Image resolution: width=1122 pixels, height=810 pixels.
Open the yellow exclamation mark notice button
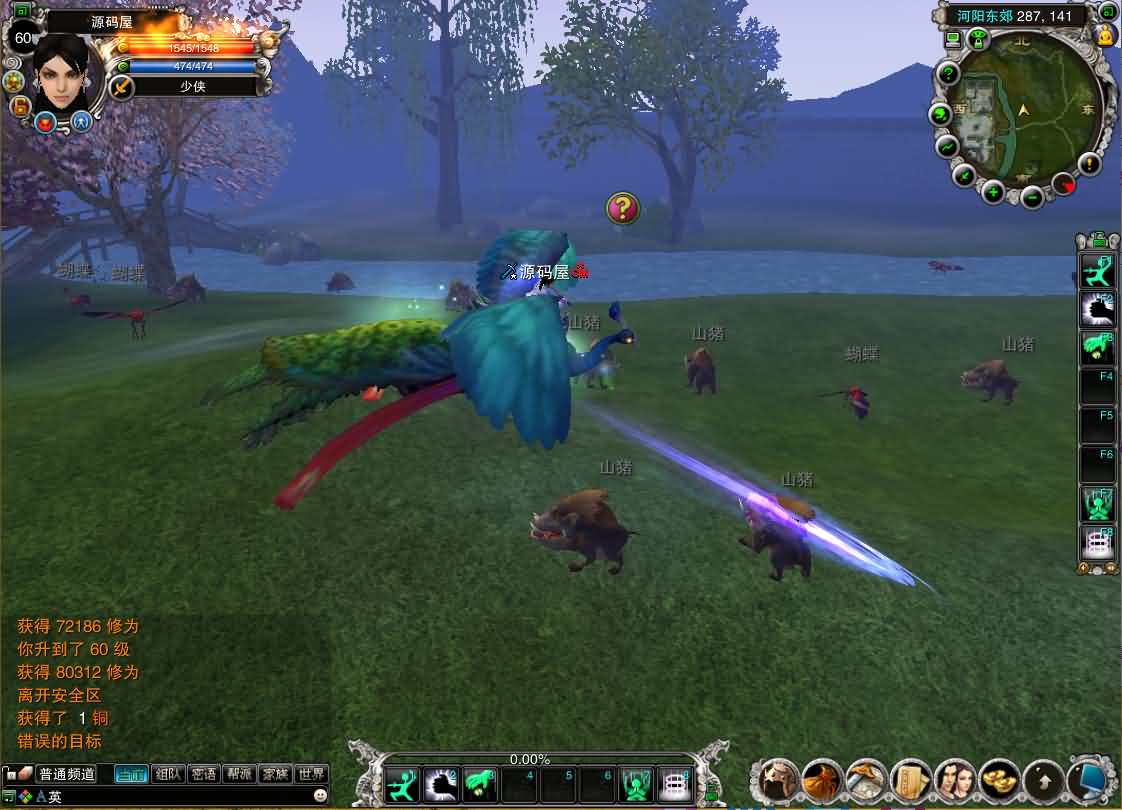pos(1089,164)
